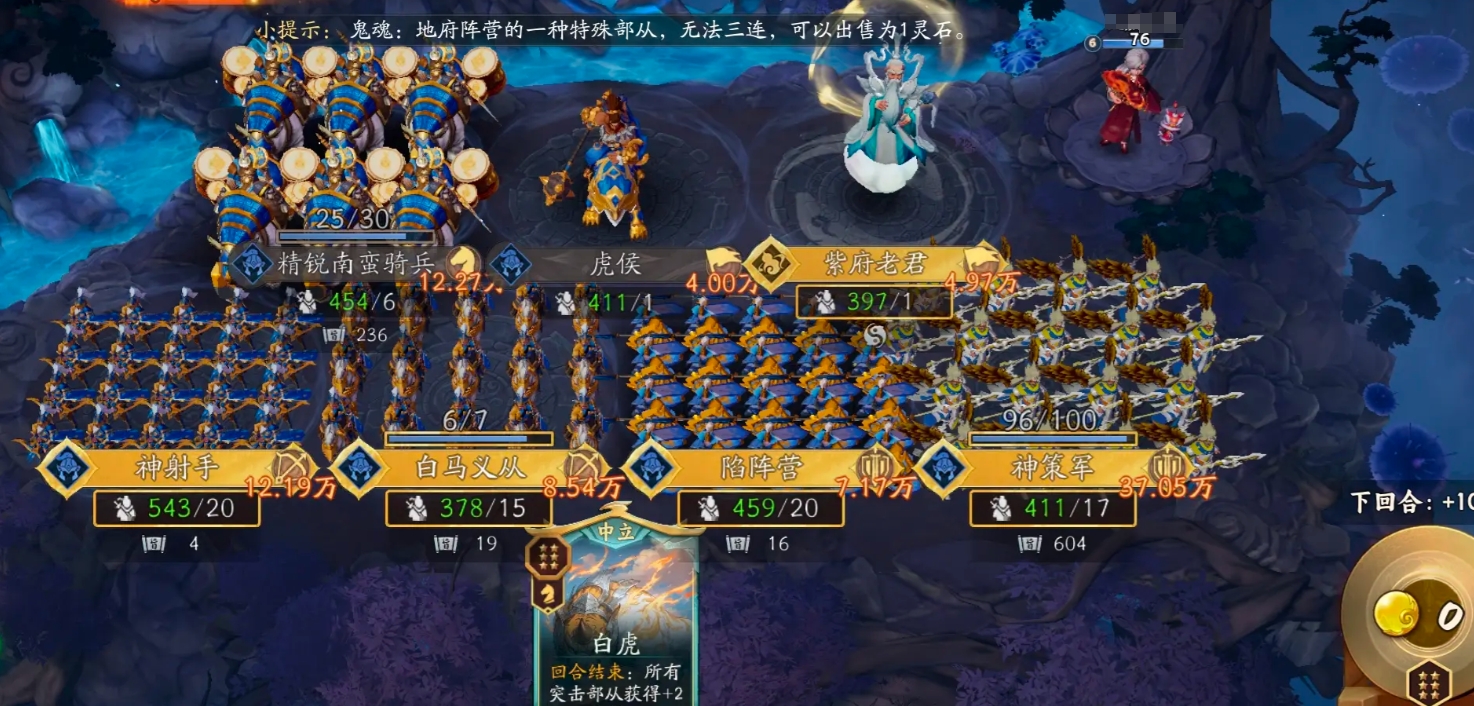This screenshot has width=1474, height=706.
Task: Choose the 白马义从 unit banner
Action: [x=469, y=467]
